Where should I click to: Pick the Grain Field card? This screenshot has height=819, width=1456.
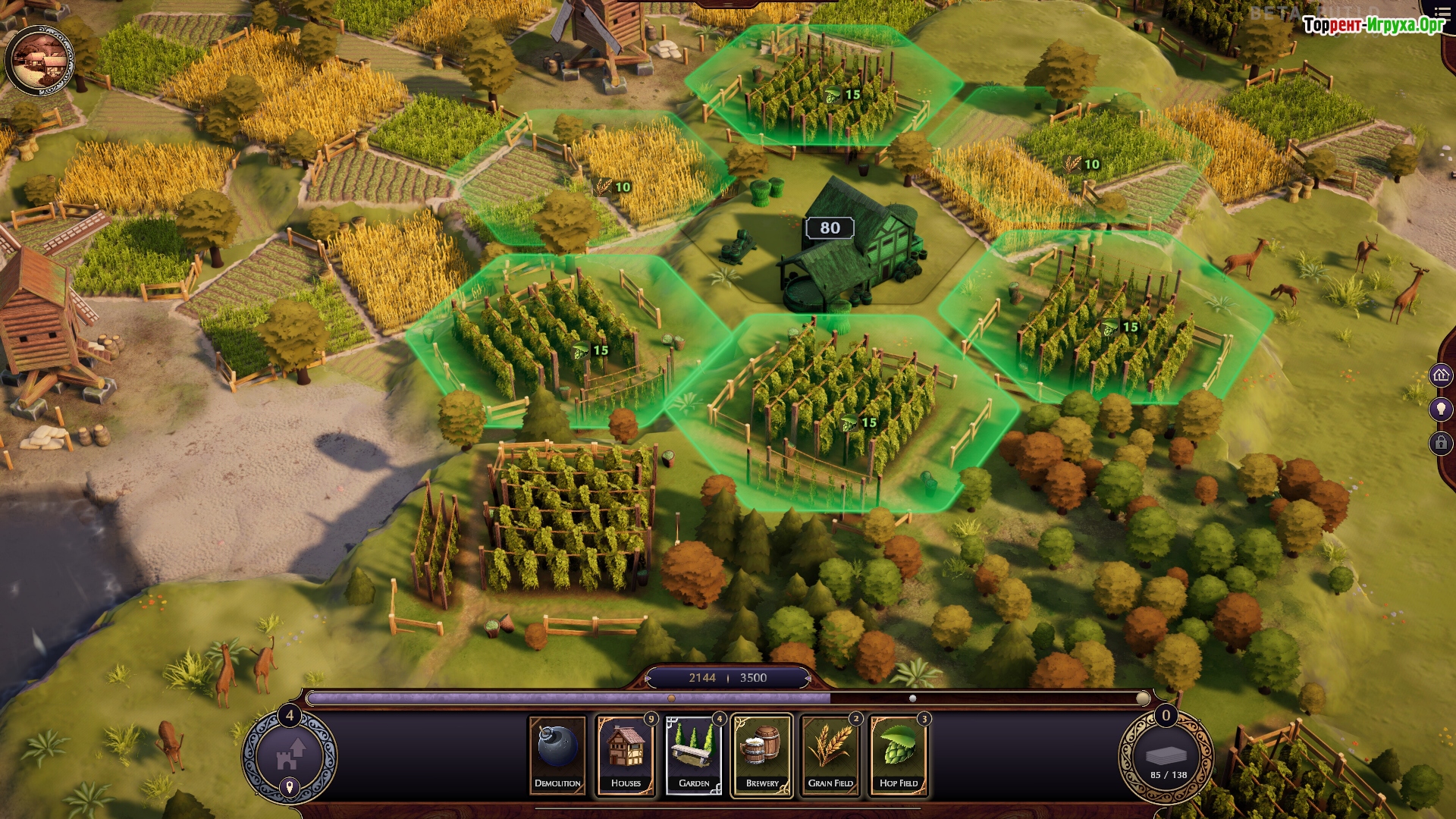tap(830, 755)
